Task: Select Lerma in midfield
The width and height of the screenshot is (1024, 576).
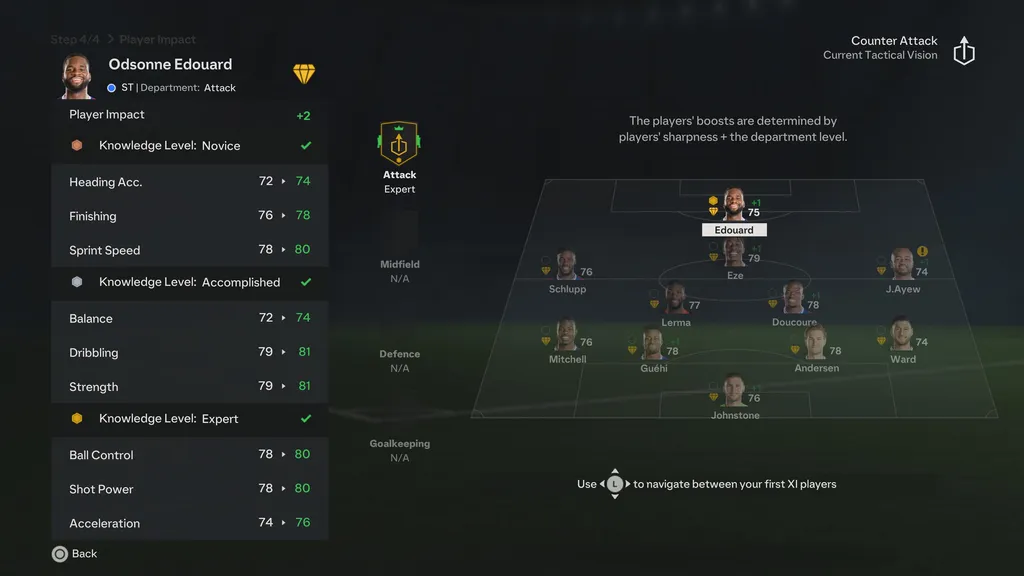Action: tap(676, 302)
